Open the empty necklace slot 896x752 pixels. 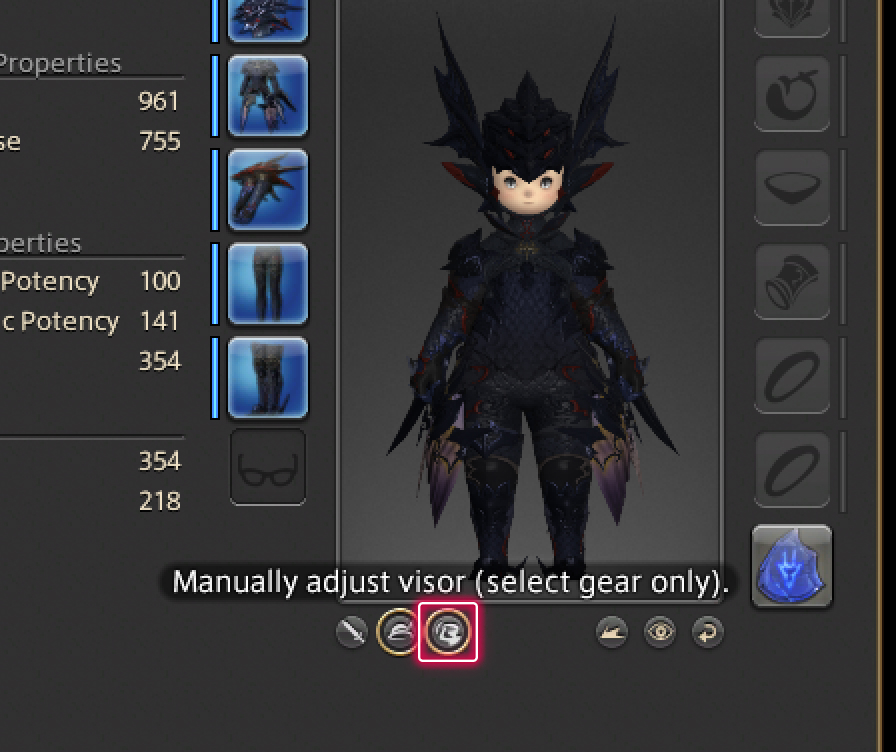[x=791, y=189]
